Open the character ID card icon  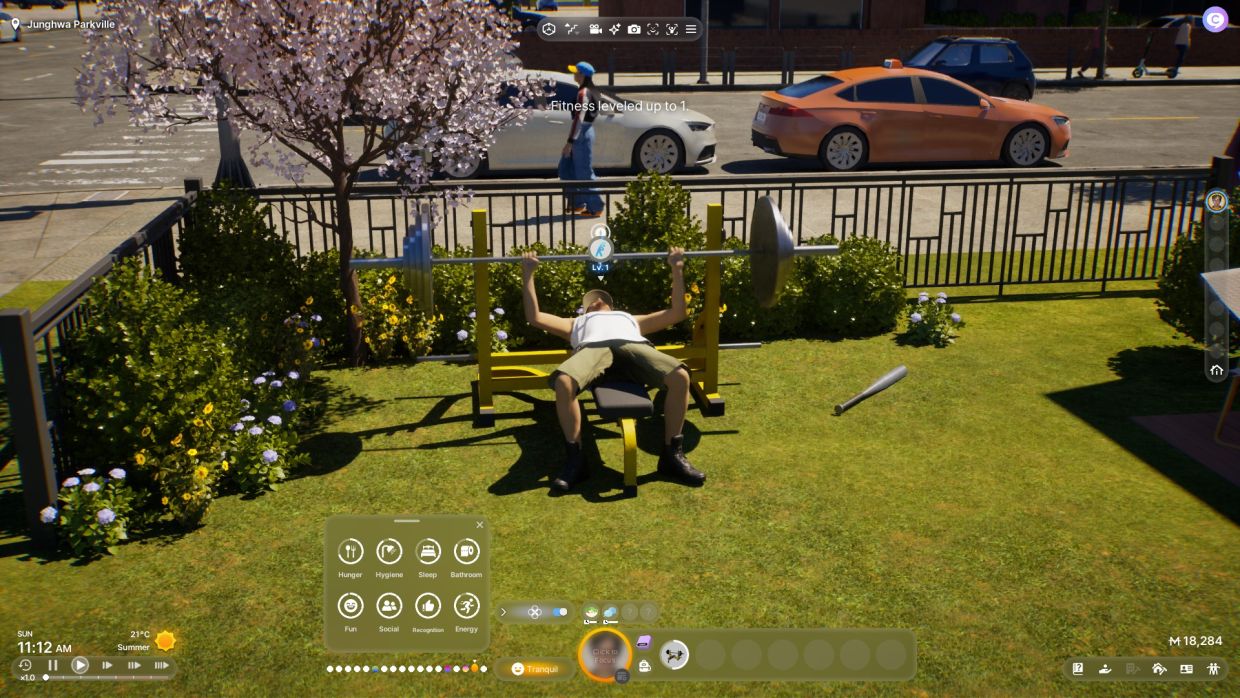(x=1186, y=669)
